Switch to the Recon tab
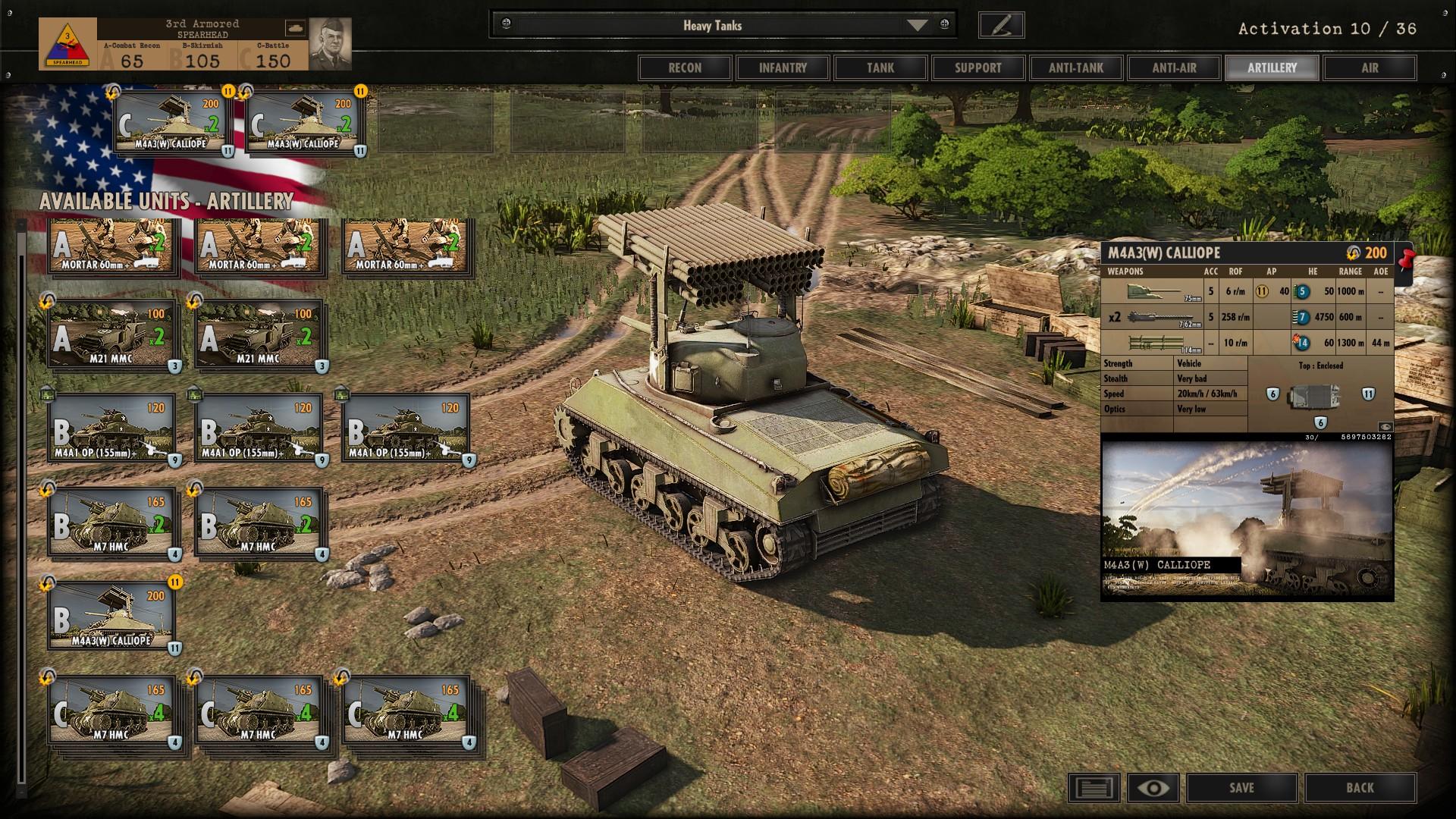The image size is (1456, 819). 684,67
